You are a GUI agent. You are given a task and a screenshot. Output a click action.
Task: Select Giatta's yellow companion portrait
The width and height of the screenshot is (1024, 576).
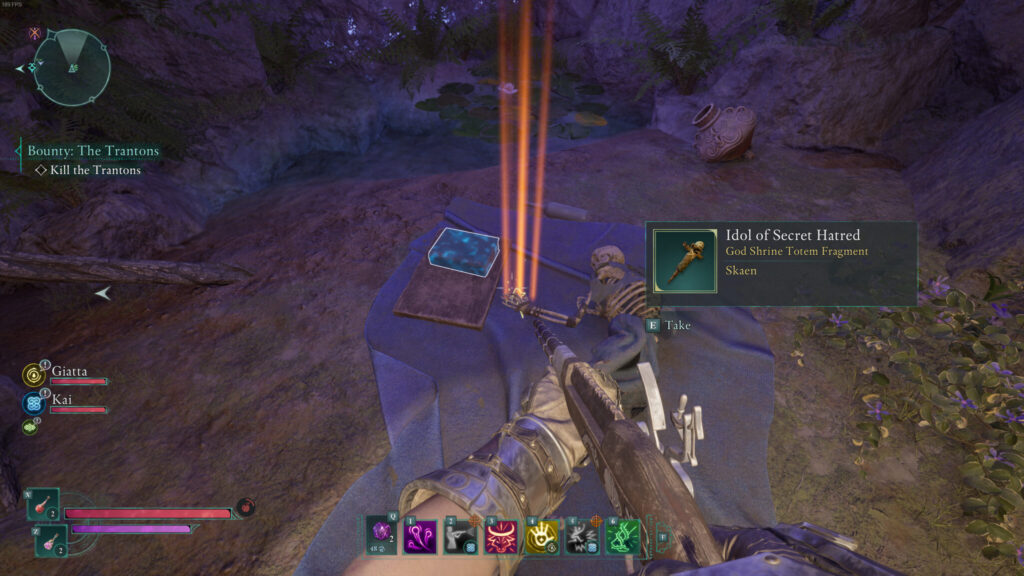(32, 375)
